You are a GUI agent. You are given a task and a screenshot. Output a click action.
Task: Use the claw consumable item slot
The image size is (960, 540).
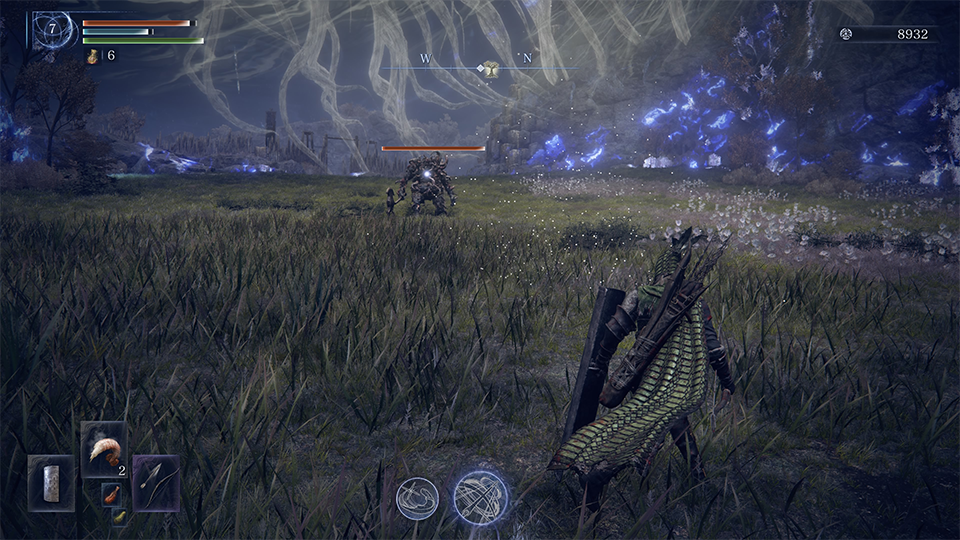tap(103, 449)
